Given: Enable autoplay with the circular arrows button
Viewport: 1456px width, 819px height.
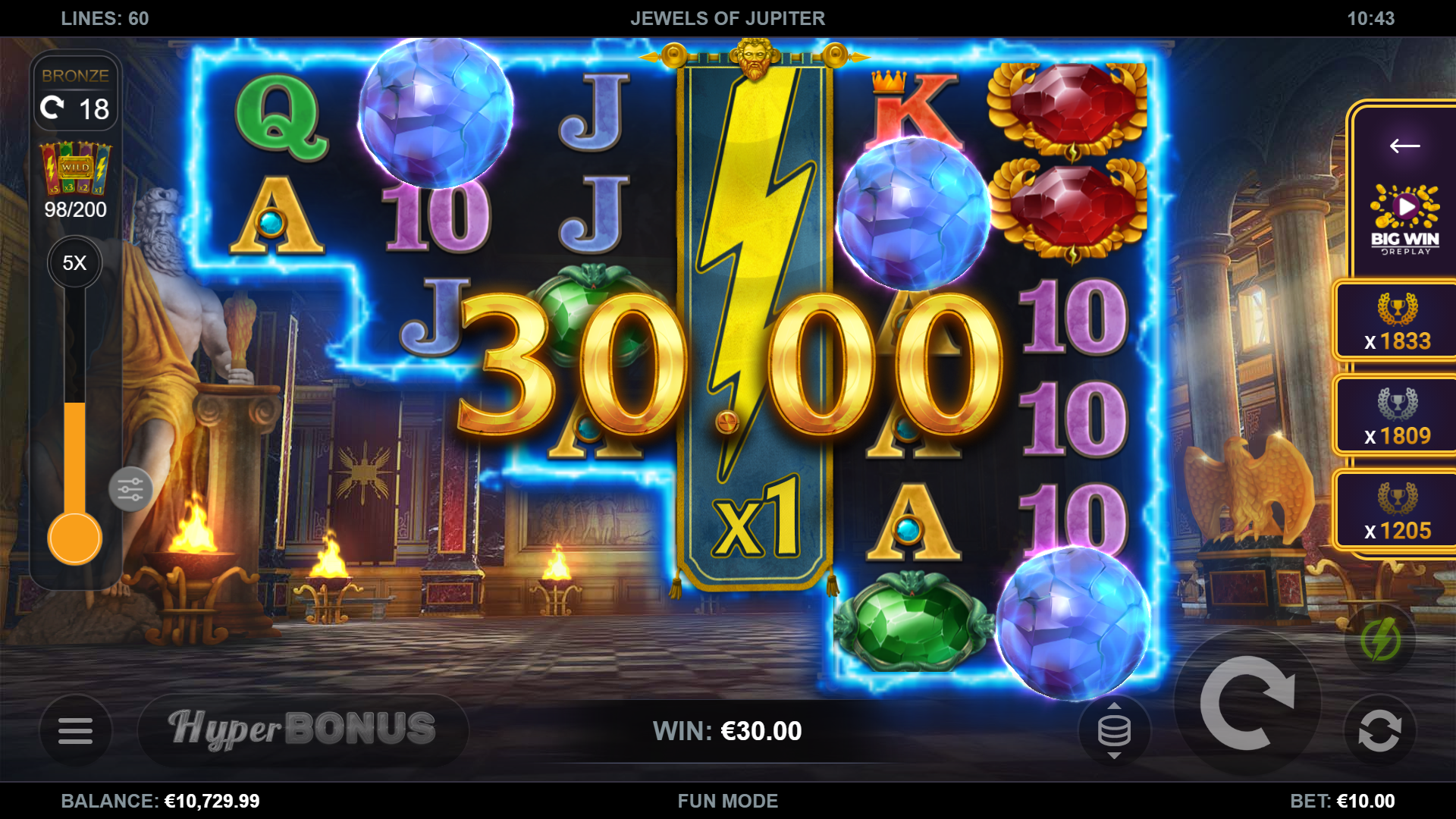Looking at the screenshot, I should coord(1379,732).
